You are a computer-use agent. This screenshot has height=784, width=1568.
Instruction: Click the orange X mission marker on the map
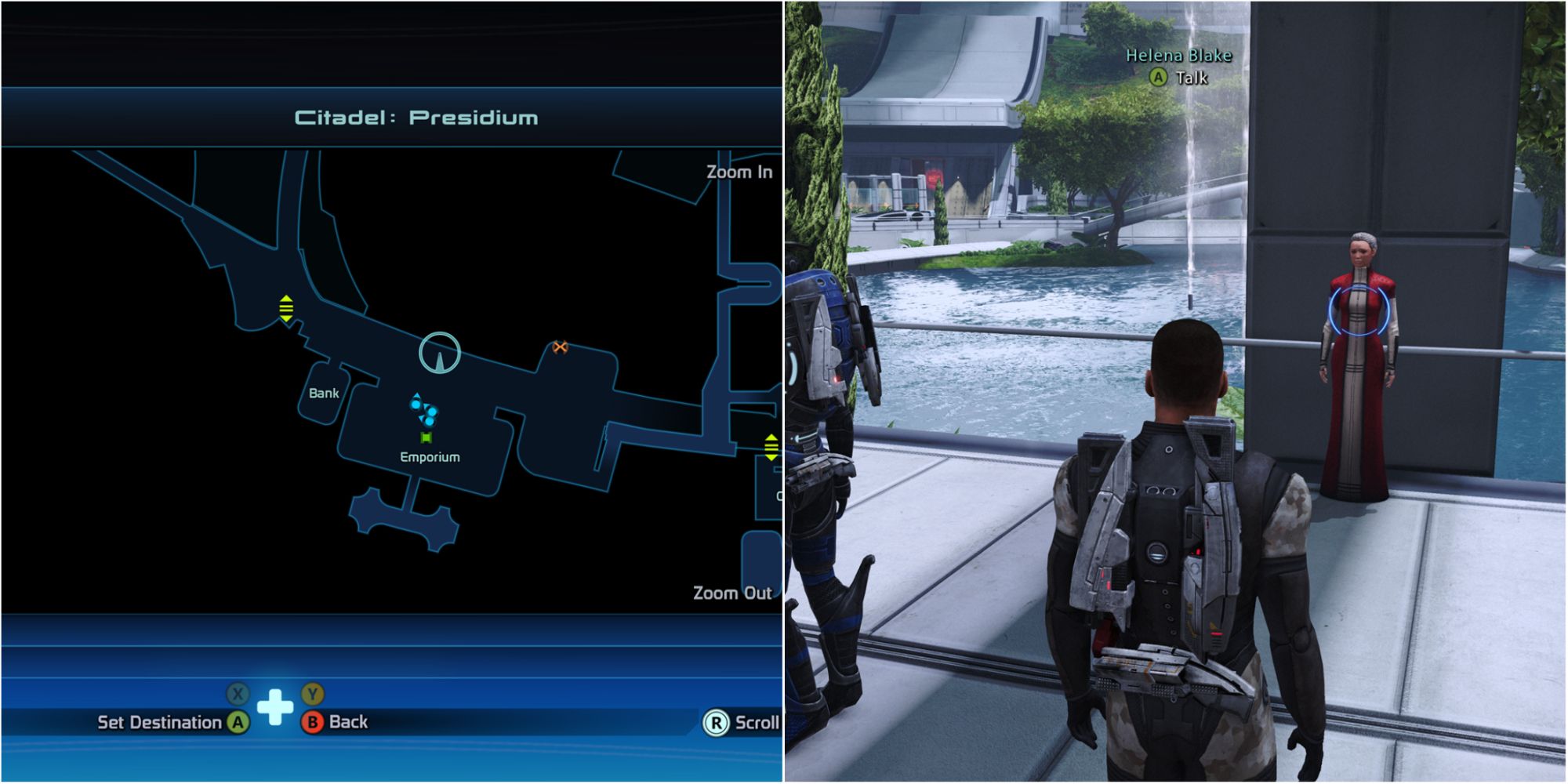[559, 346]
